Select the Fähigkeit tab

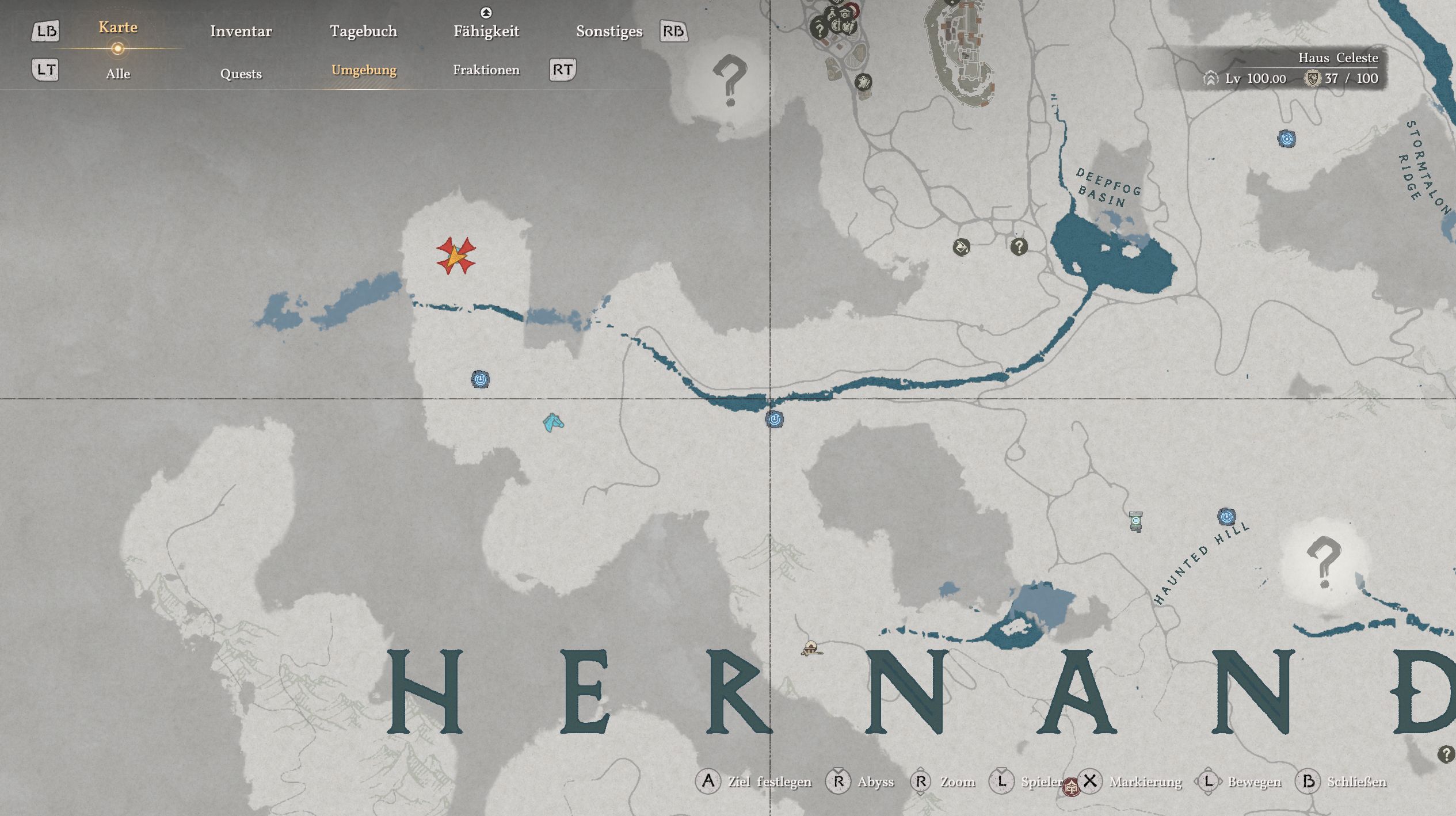(486, 31)
